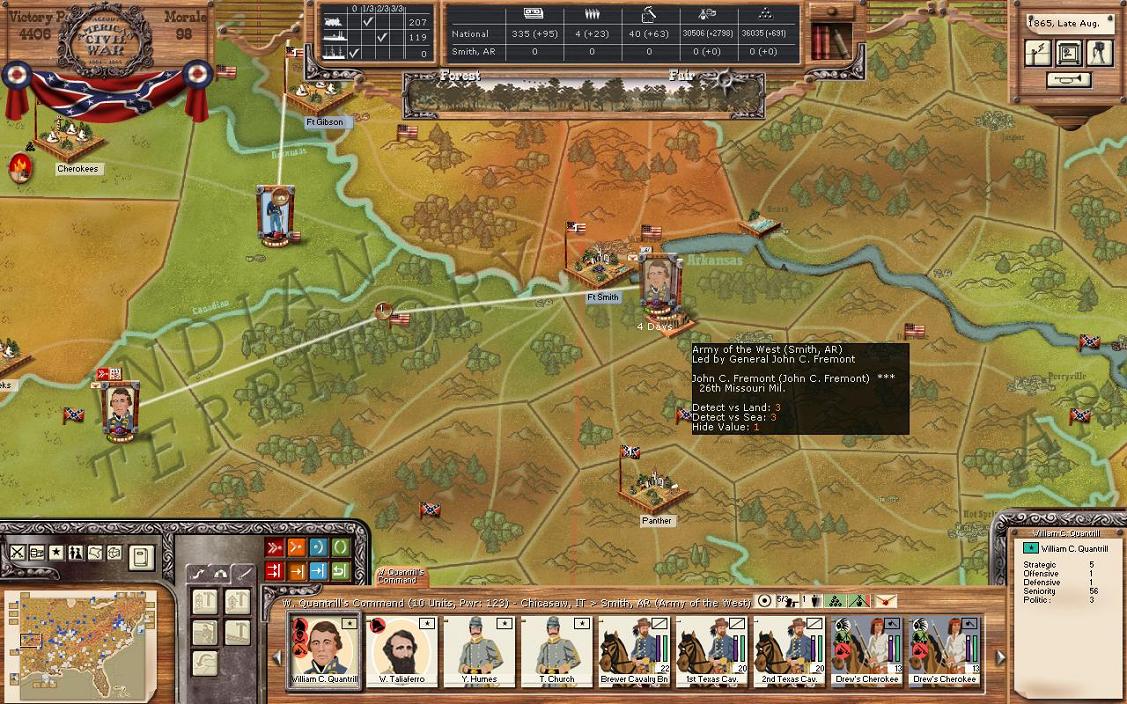This screenshot has width=1127, height=704.
Task: Click the red-sealed envelope icon
Action: click(x=885, y=601)
